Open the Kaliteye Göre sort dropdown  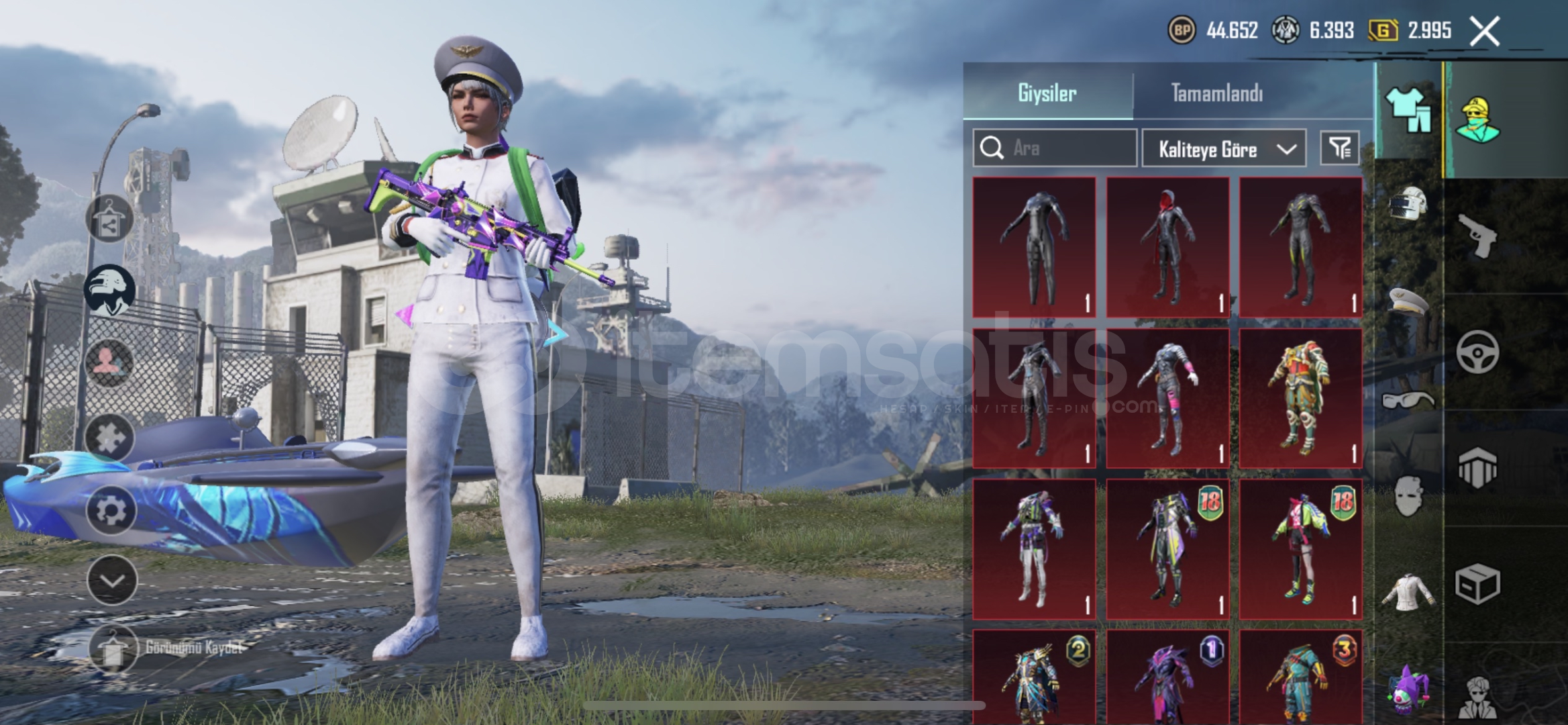click(x=1223, y=148)
